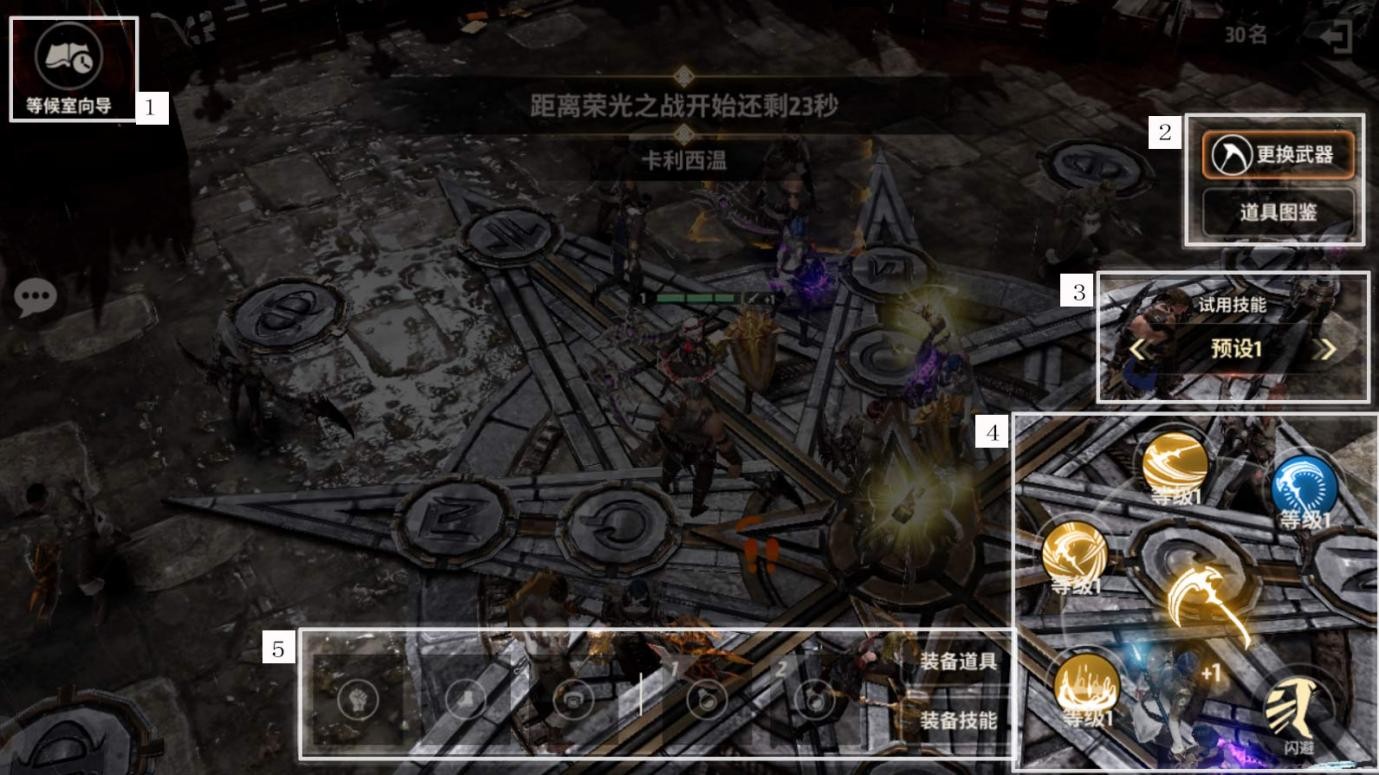Open the 装备技能 equip skills button
The width and height of the screenshot is (1379, 775).
[x=958, y=720]
